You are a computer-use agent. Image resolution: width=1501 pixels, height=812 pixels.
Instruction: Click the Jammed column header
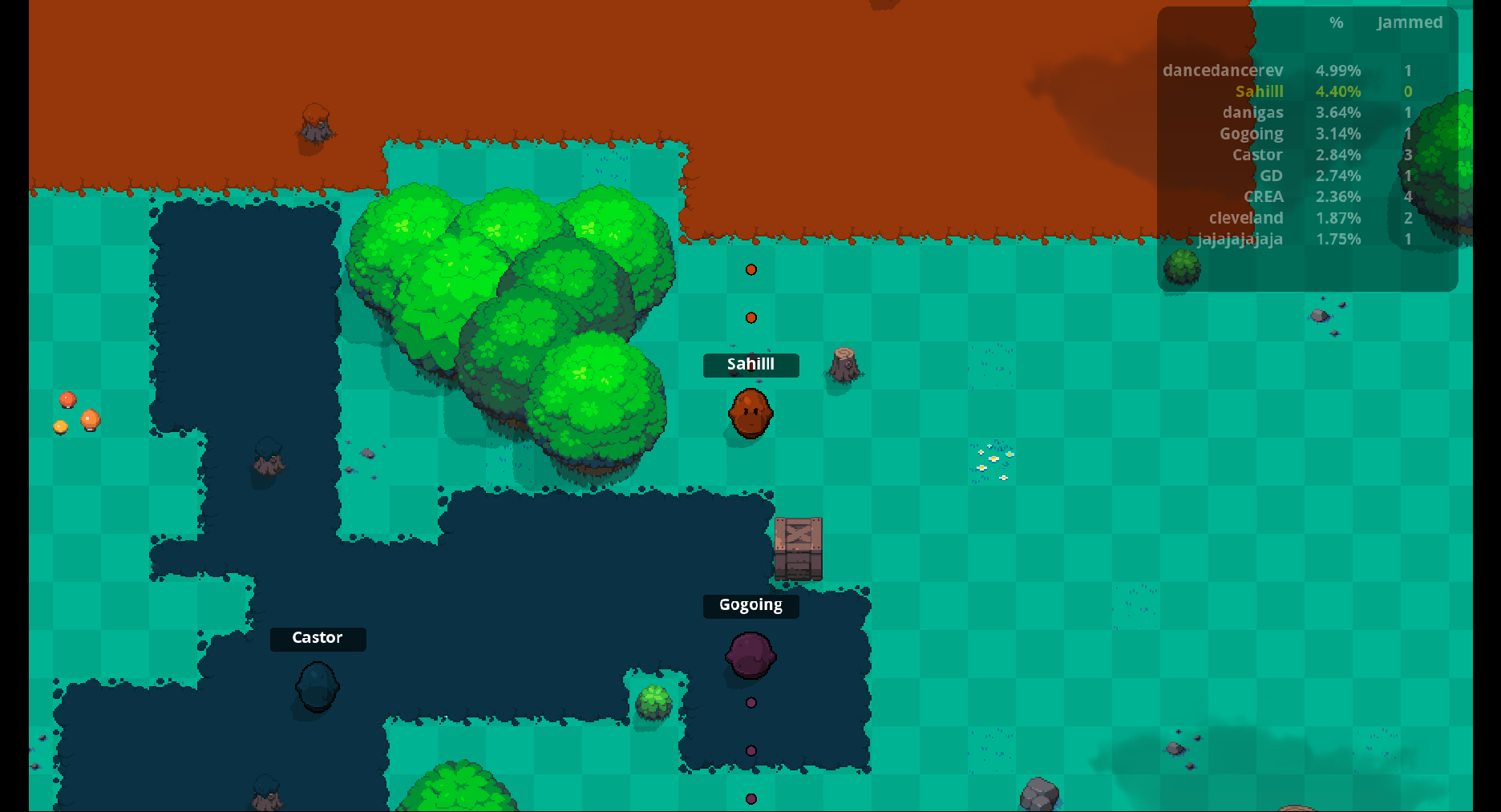pyautogui.click(x=1409, y=22)
